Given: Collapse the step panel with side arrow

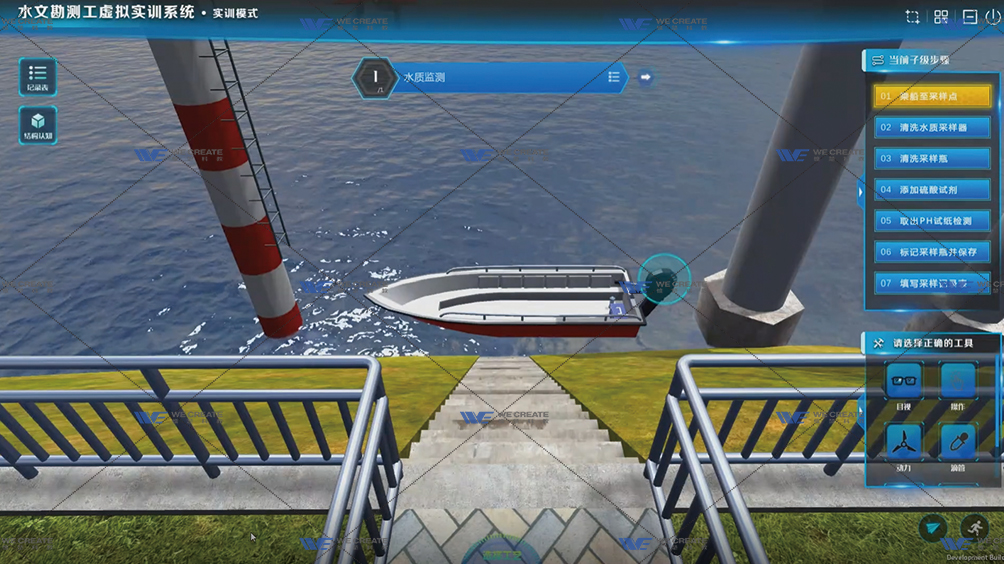Looking at the screenshot, I should click(x=861, y=190).
